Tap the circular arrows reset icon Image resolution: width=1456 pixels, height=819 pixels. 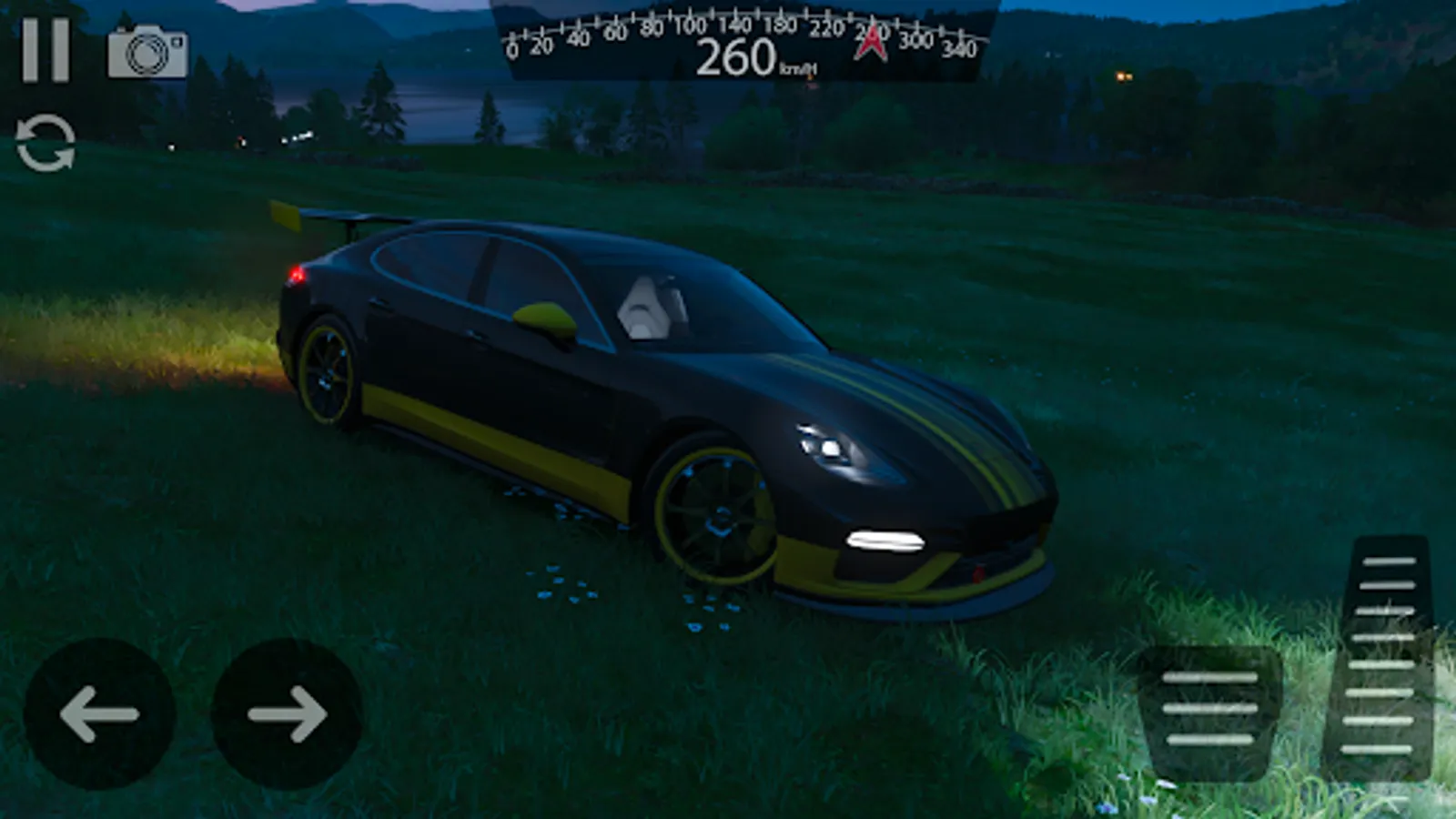click(x=45, y=143)
